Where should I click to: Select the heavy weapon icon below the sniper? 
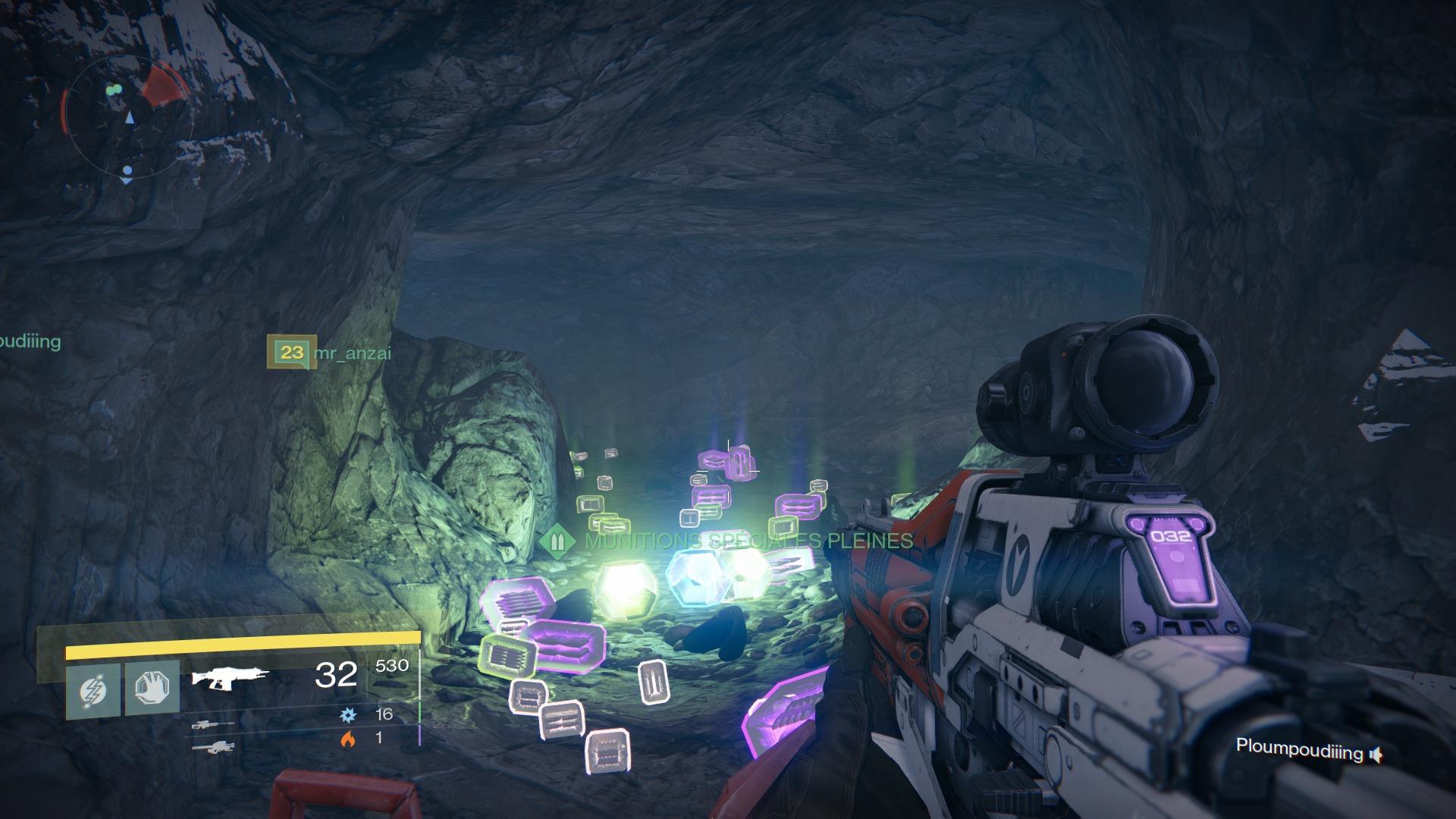[212, 748]
